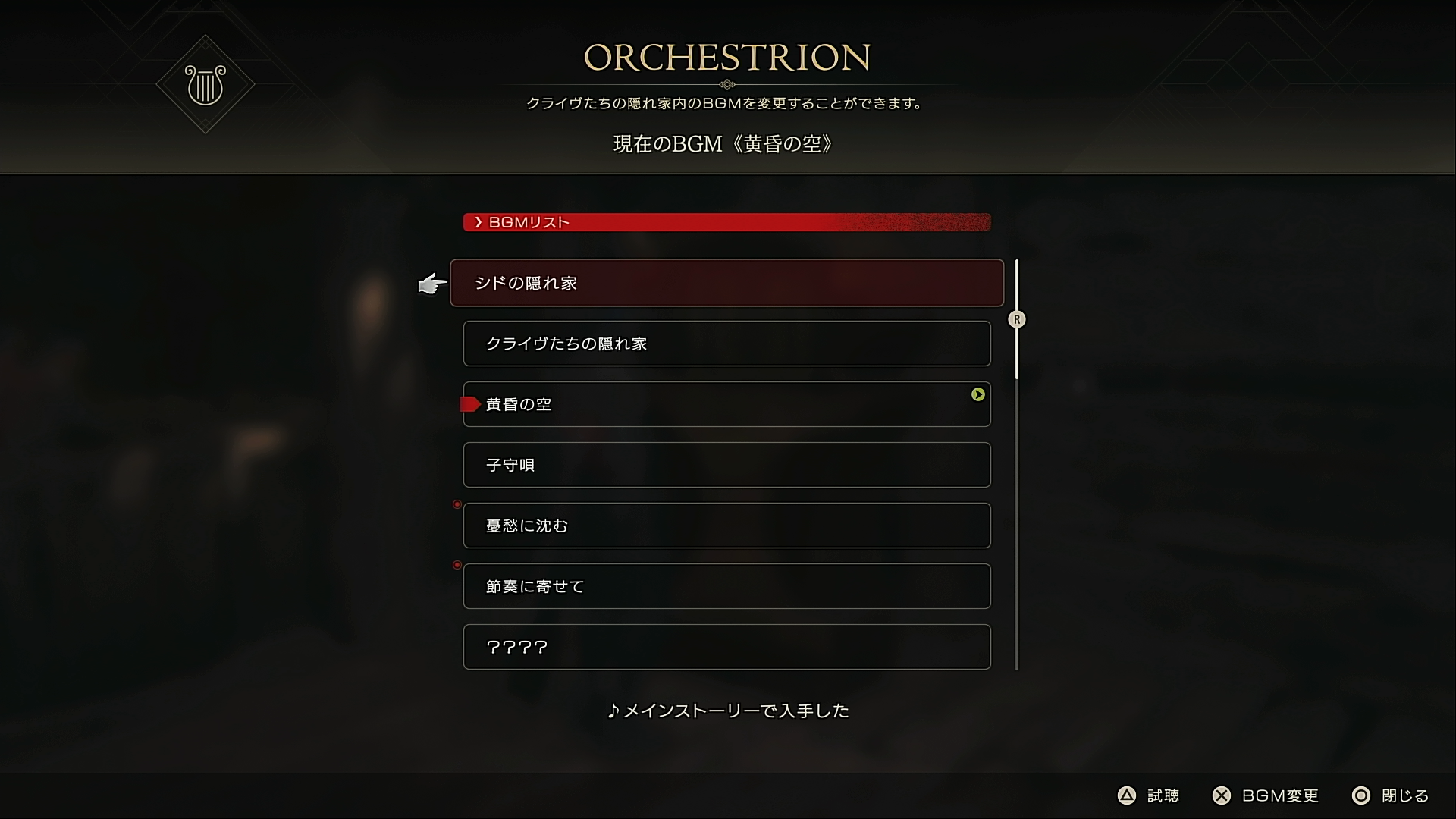
Task: Click the BGMリスト red header
Action: 726,222
